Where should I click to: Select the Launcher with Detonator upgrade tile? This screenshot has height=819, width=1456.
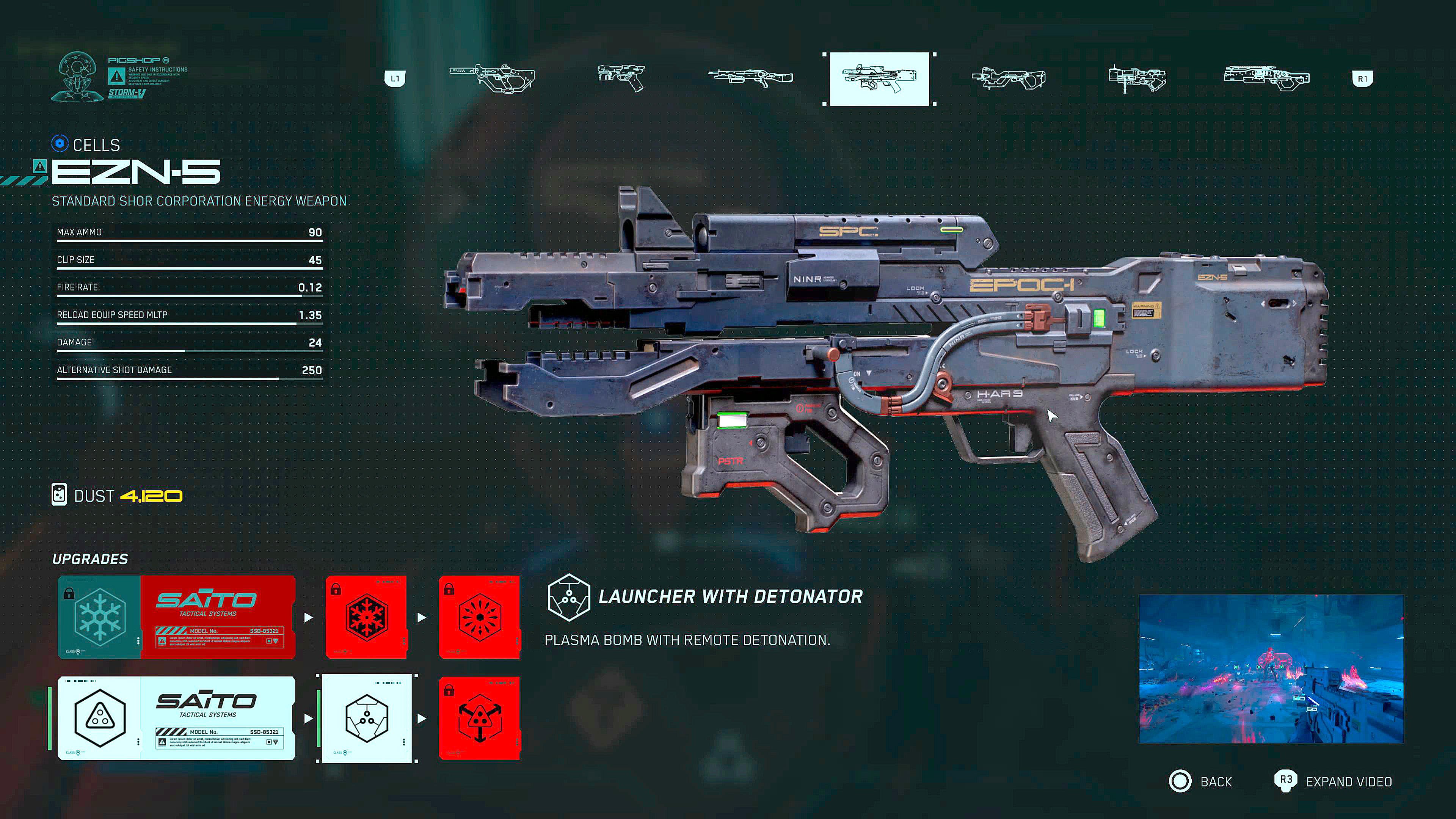click(367, 718)
